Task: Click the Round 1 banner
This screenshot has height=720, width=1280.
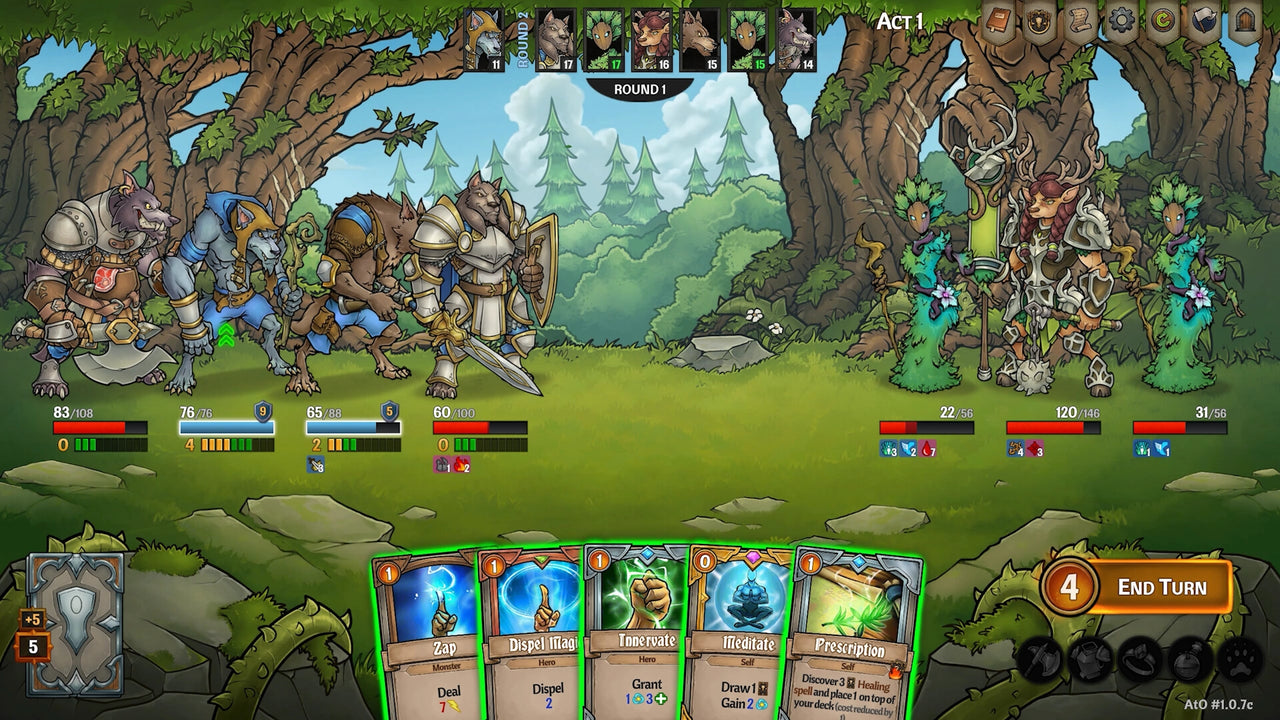Action: [640, 88]
